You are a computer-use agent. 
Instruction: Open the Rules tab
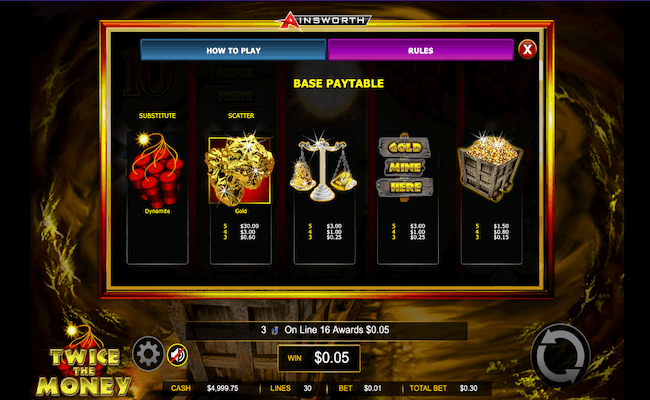point(420,49)
